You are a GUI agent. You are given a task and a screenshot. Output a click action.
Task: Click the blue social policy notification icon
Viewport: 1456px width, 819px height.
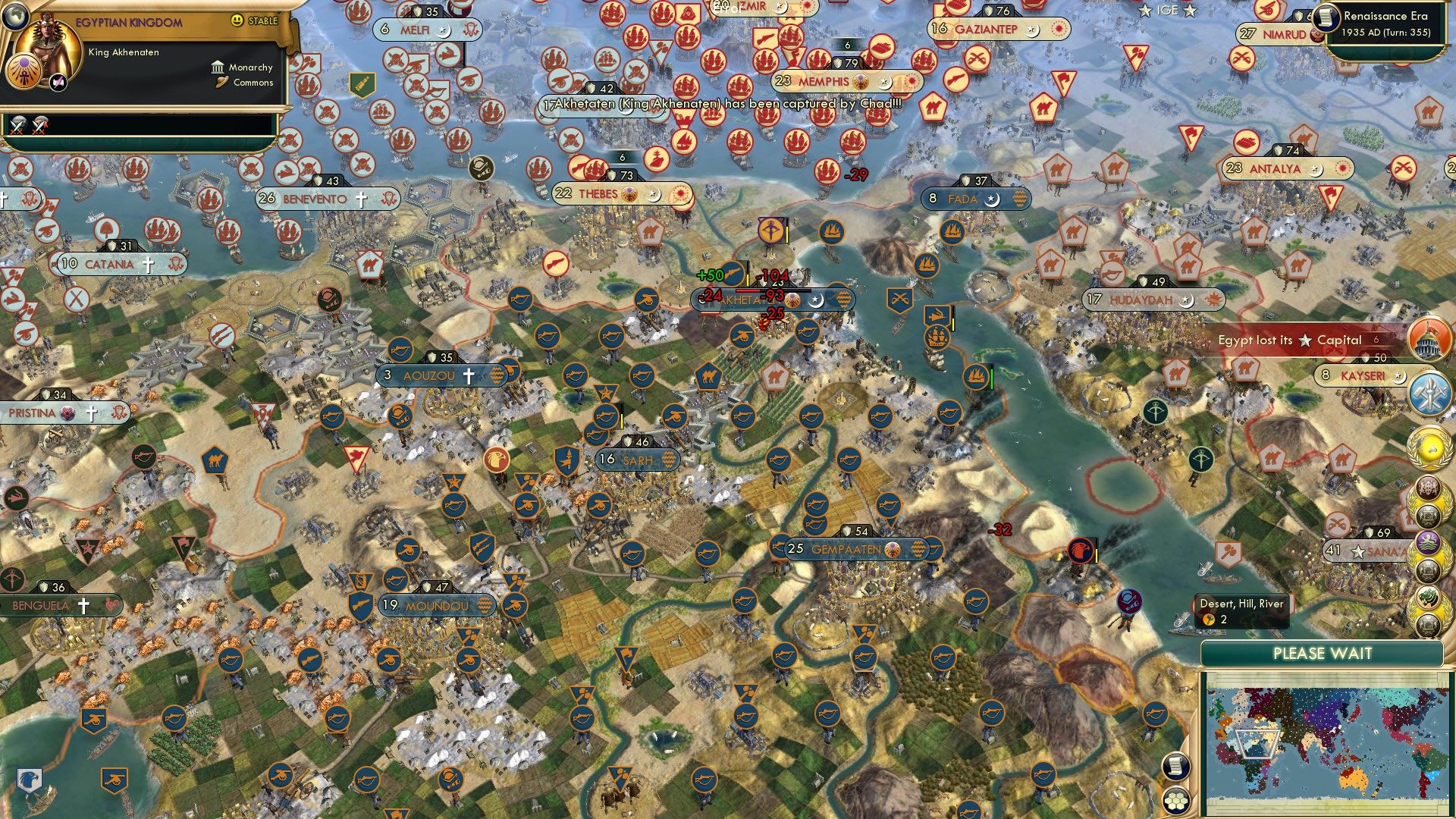click(x=1430, y=394)
